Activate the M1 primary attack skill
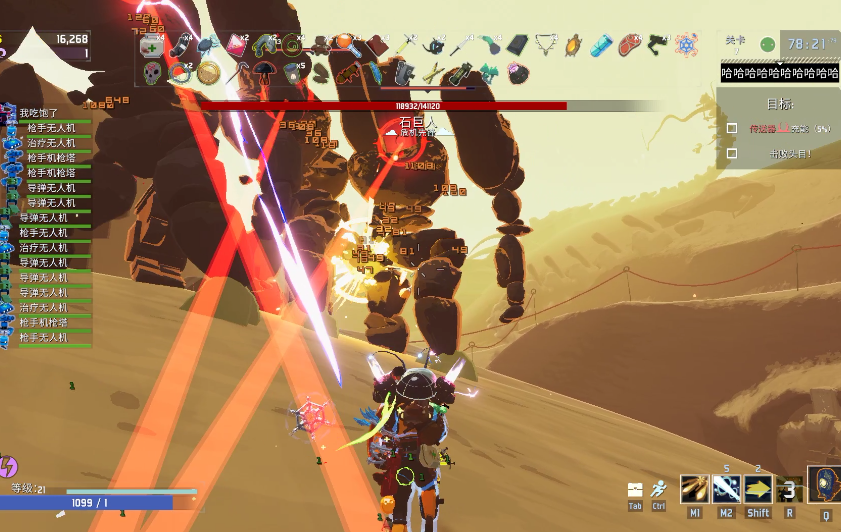This screenshot has width=841, height=532. pos(694,489)
